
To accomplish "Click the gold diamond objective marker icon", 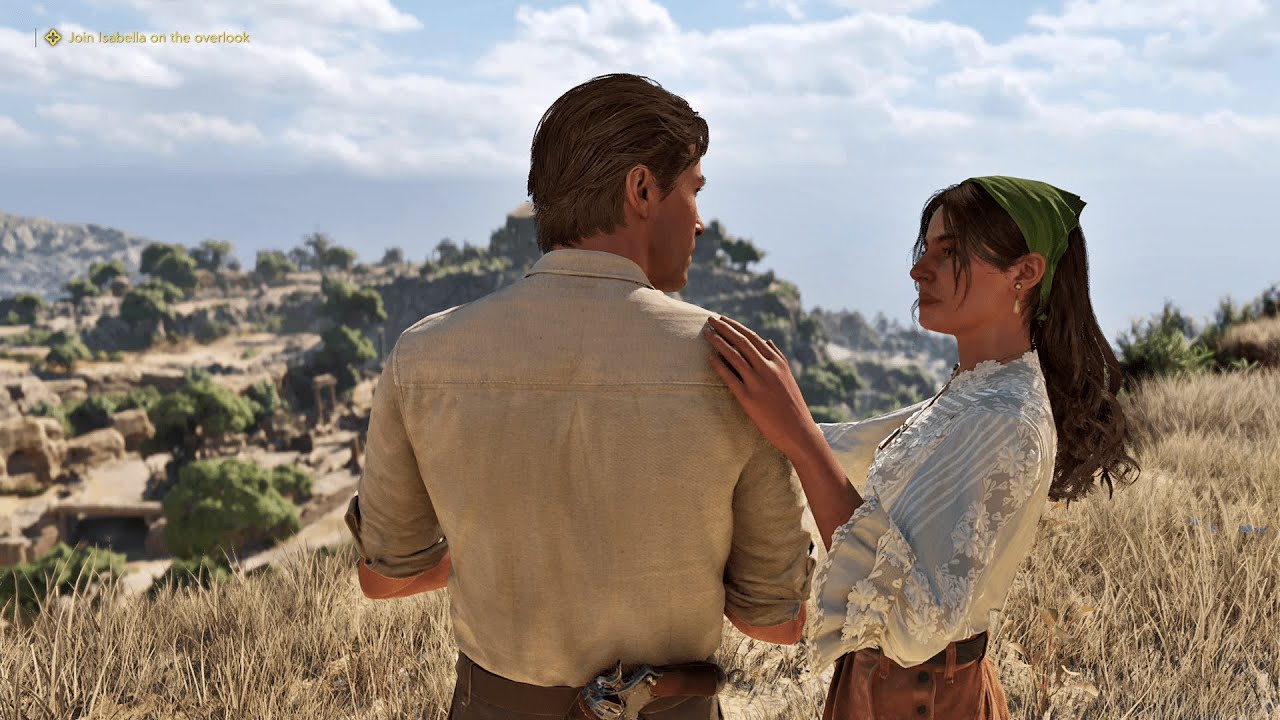I will coord(53,38).
